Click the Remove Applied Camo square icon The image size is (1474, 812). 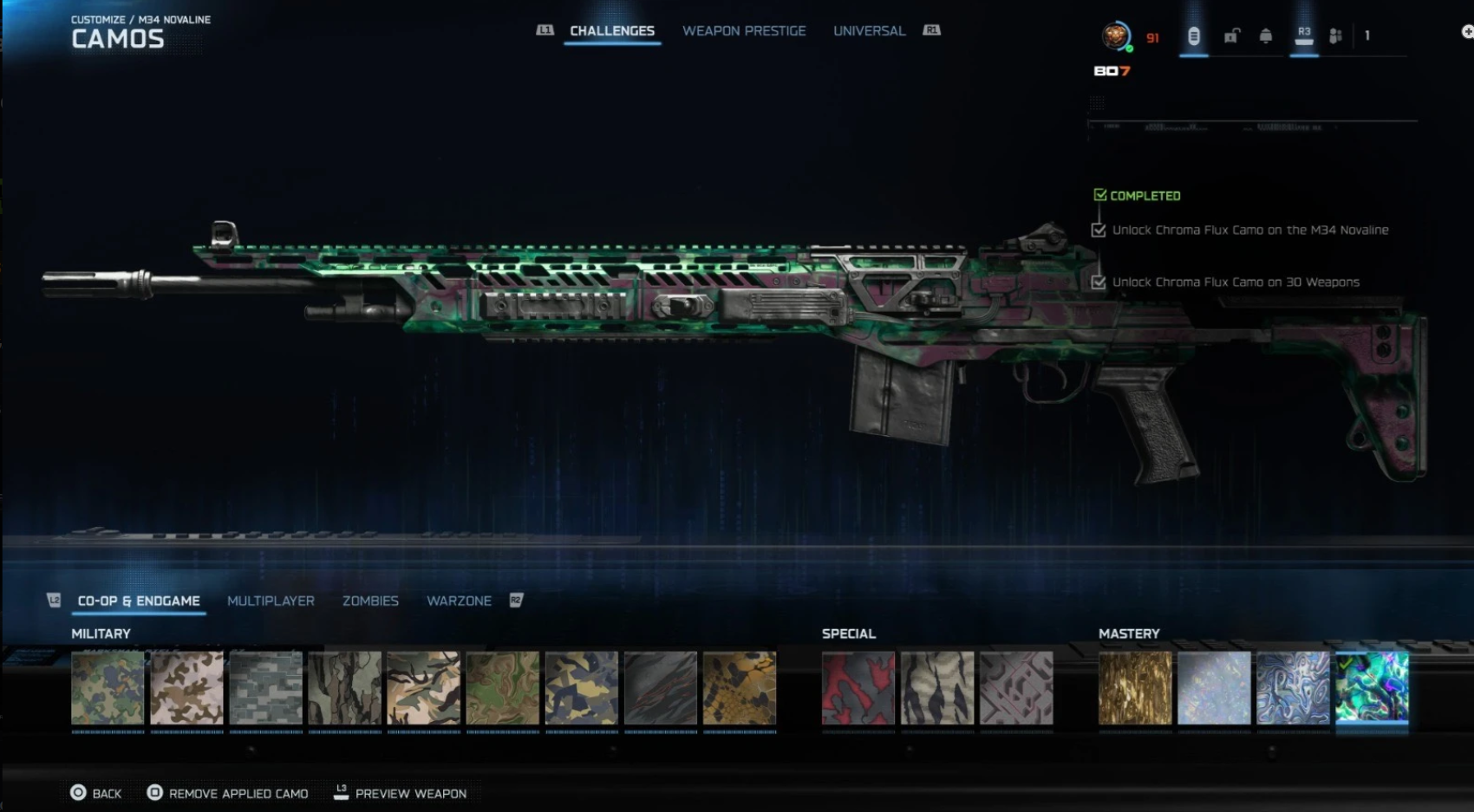[x=155, y=793]
